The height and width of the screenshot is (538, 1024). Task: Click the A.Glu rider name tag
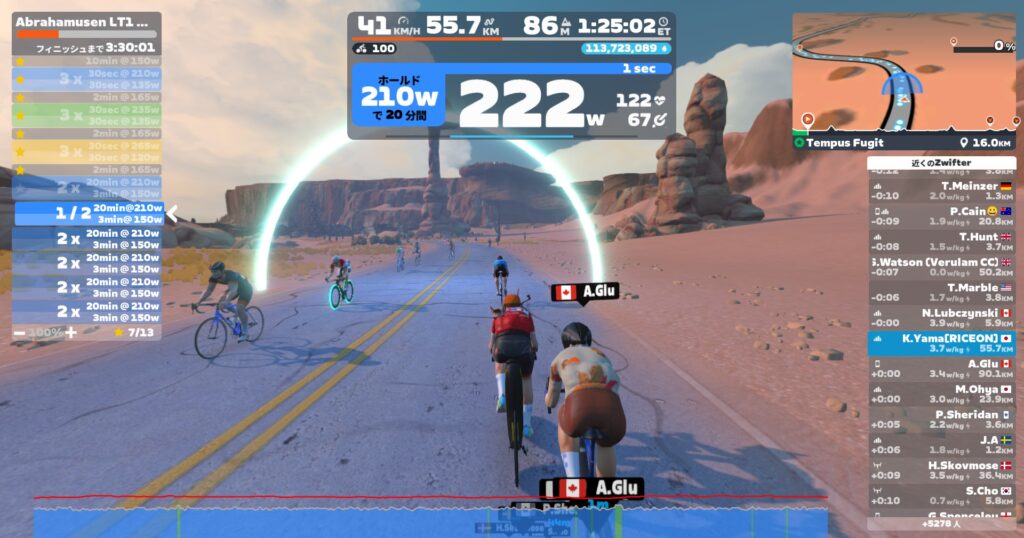pyautogui.click(x=586, y=292)
